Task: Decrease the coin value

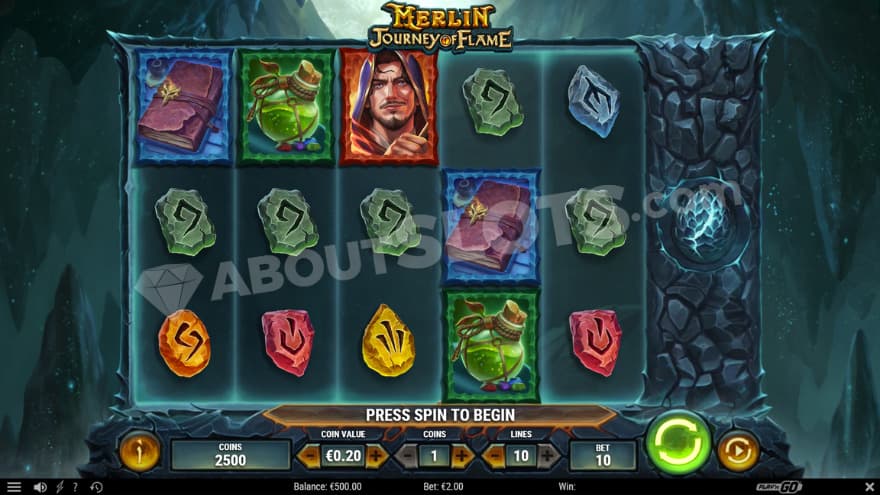Action: coord(309,456)
